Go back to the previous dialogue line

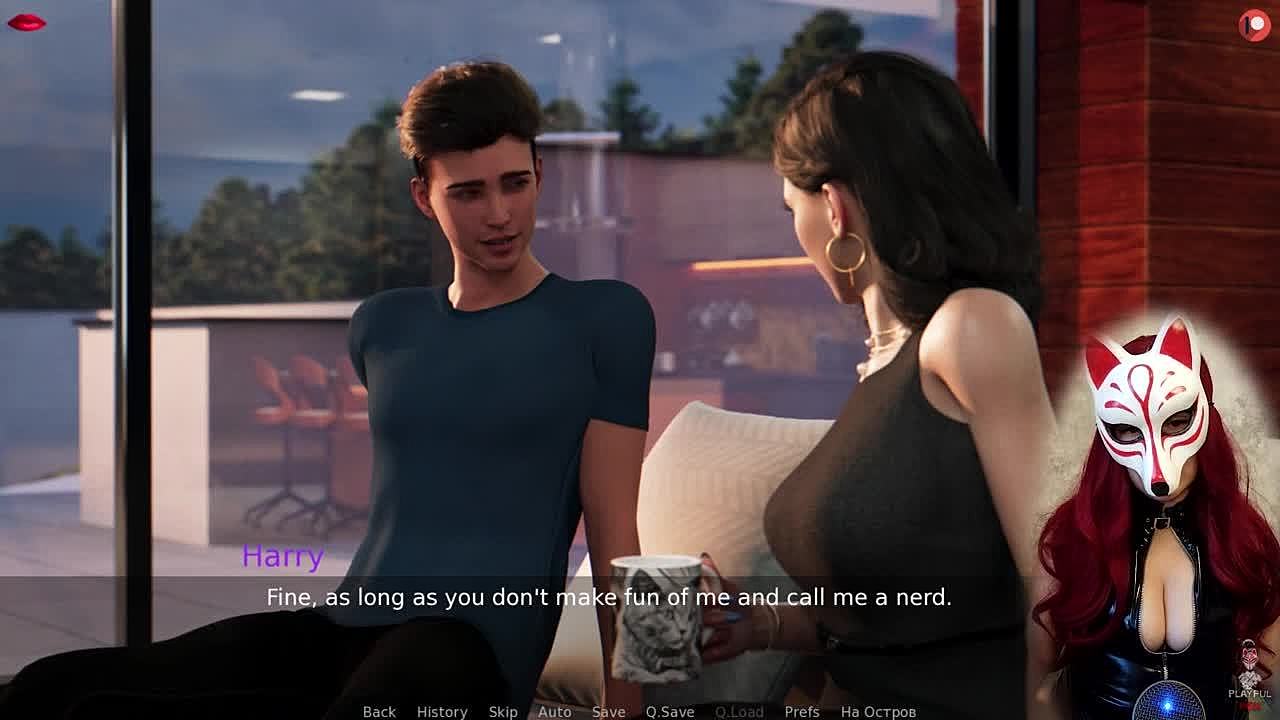click(x=379, y=711)
